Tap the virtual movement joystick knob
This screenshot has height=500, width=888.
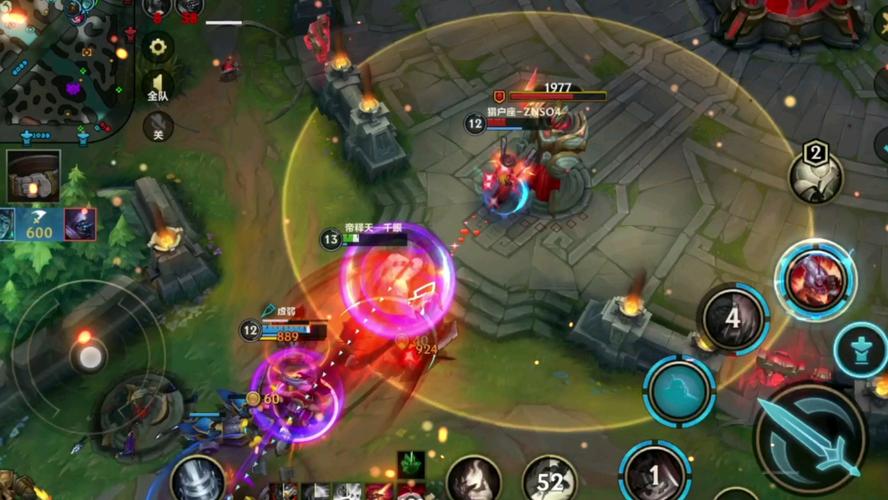click(90, 356)
